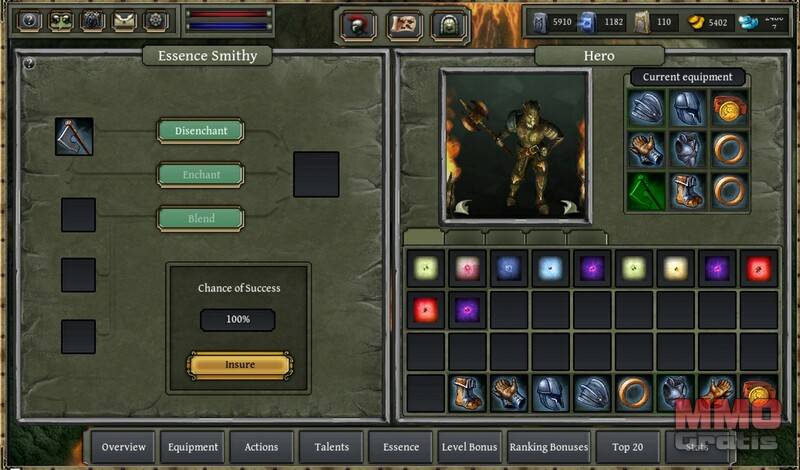This screenshot has width=800, height=470.
Task: Select the gold ring in the inventory row
Action: pyautogui.click(x=634, y=392)
